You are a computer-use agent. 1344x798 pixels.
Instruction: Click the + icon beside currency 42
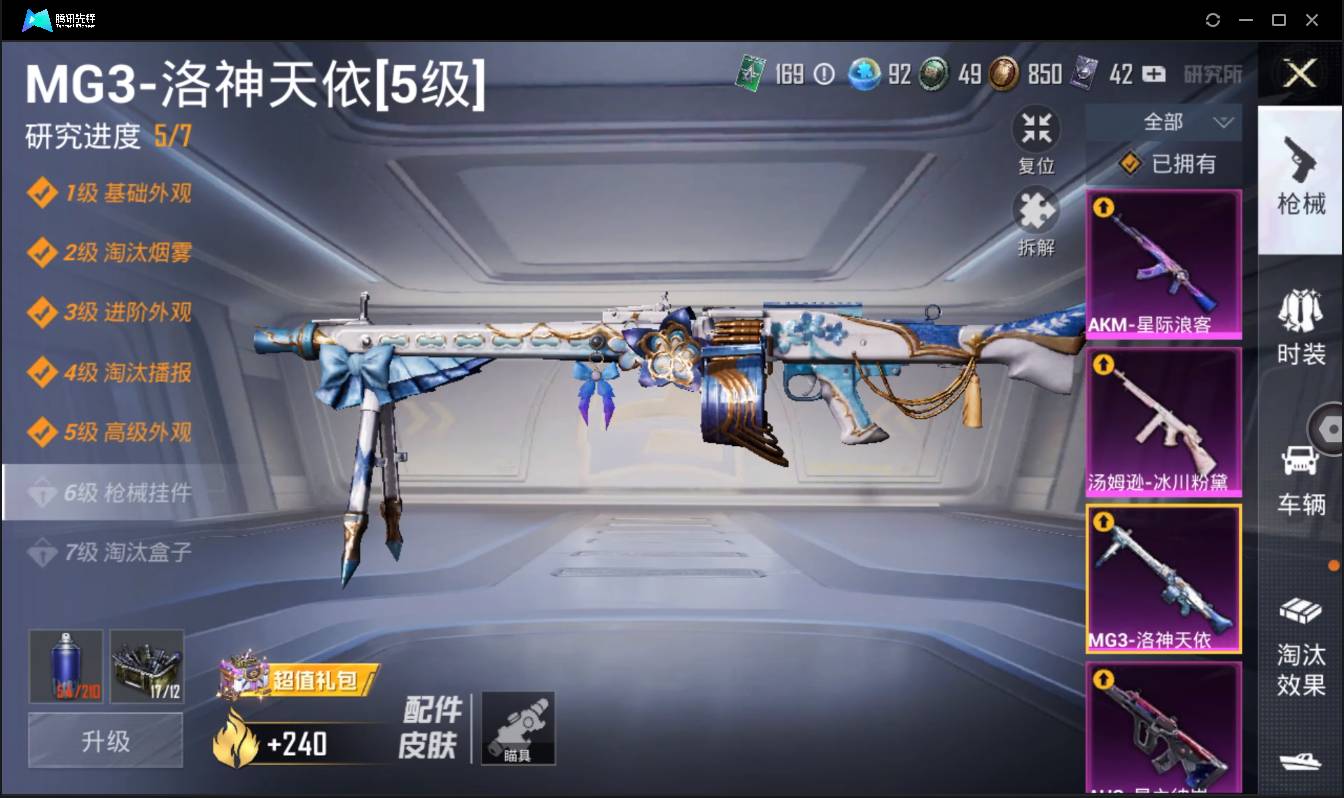tap(1152, 74)
